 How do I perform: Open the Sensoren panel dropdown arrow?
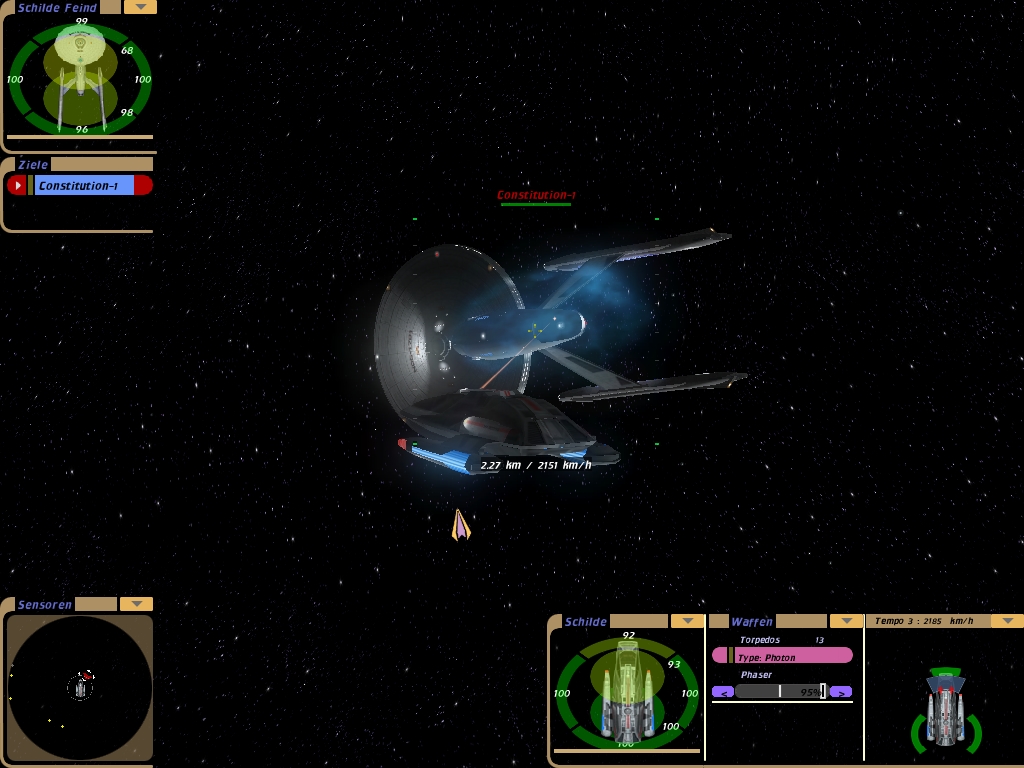pos(136,604)
